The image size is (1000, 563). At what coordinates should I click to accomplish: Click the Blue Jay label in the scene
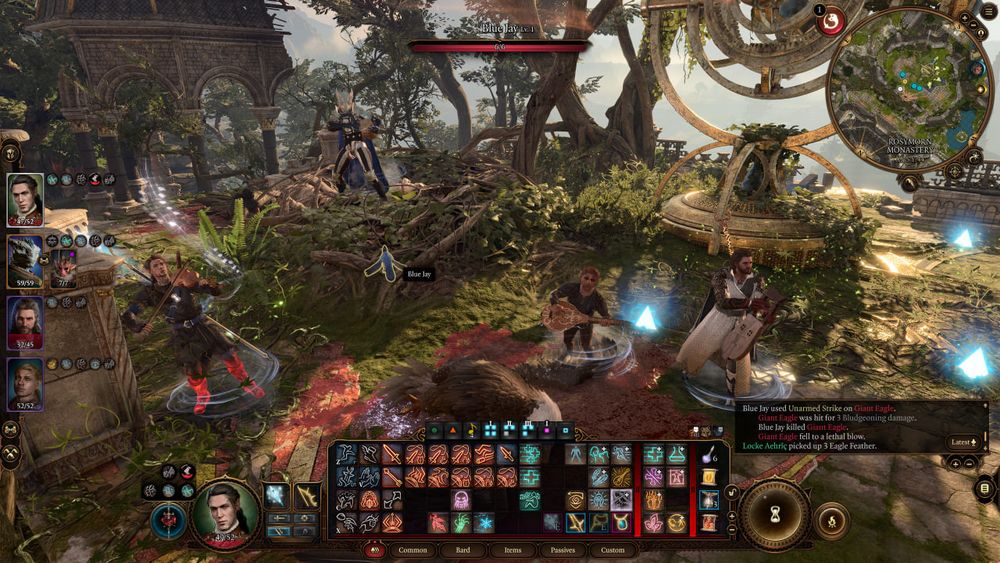[418, 273]
